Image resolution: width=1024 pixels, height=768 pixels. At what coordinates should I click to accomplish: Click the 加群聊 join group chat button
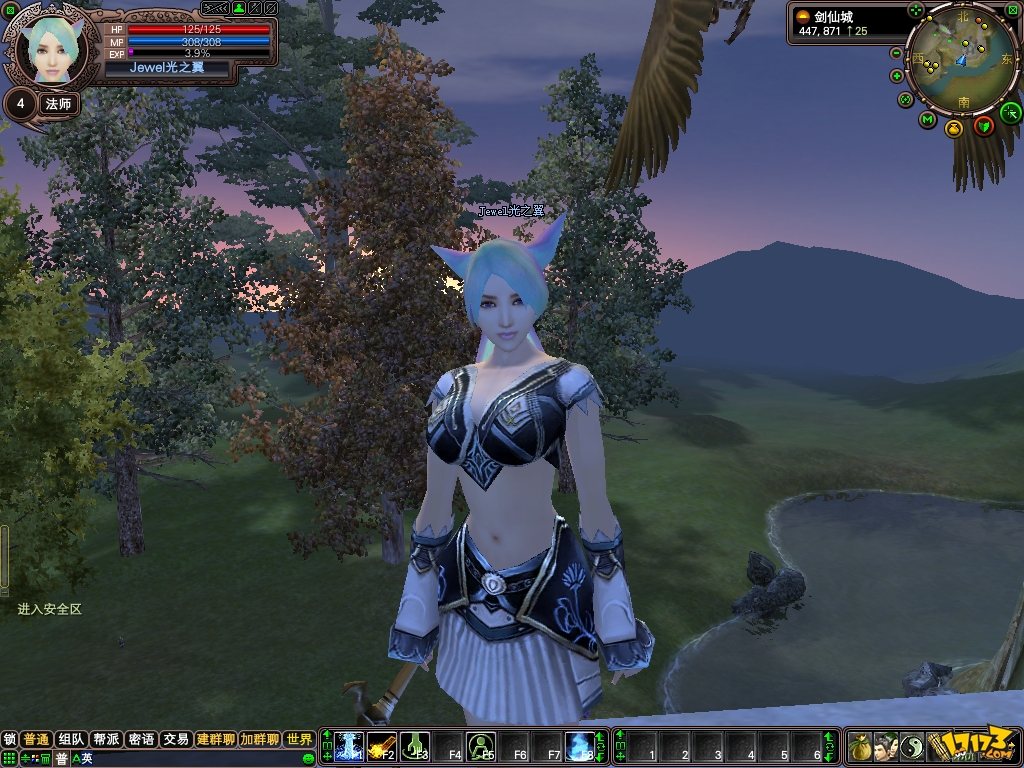point(259,740)
